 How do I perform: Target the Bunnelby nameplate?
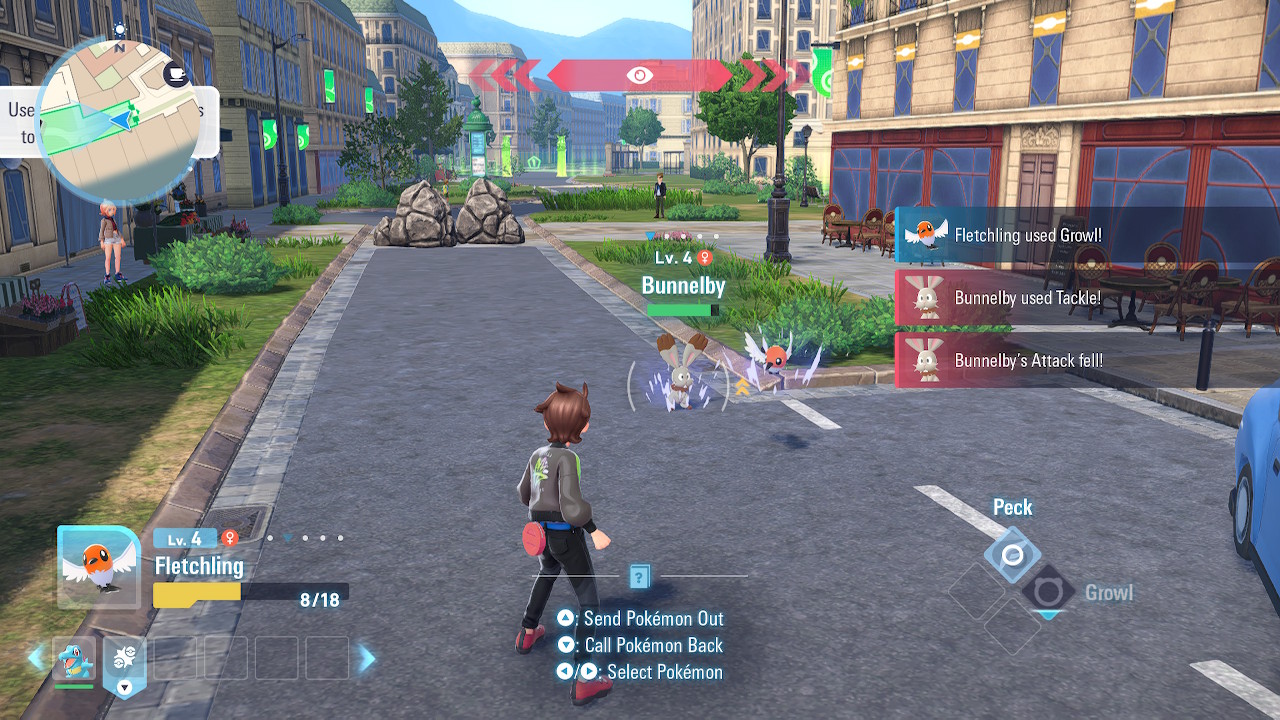click(683, 286)
